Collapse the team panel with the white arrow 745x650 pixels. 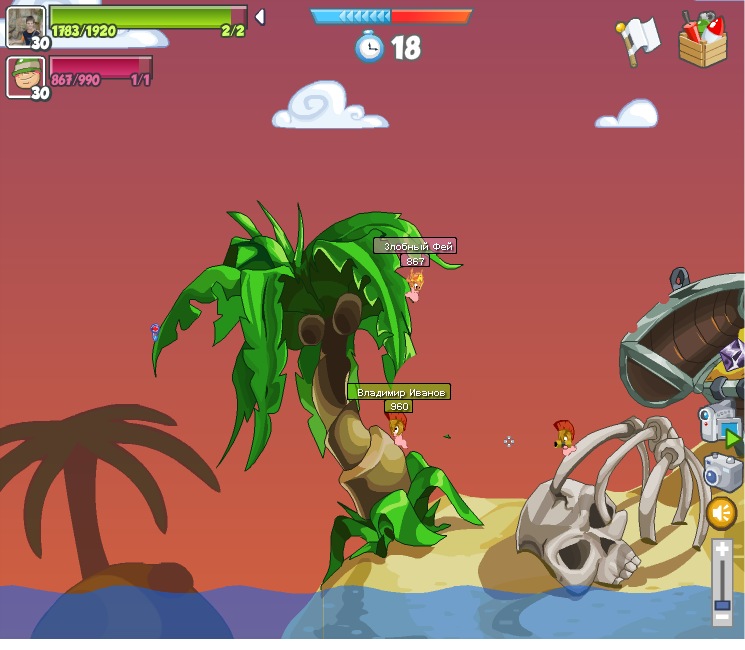[260, 16]
